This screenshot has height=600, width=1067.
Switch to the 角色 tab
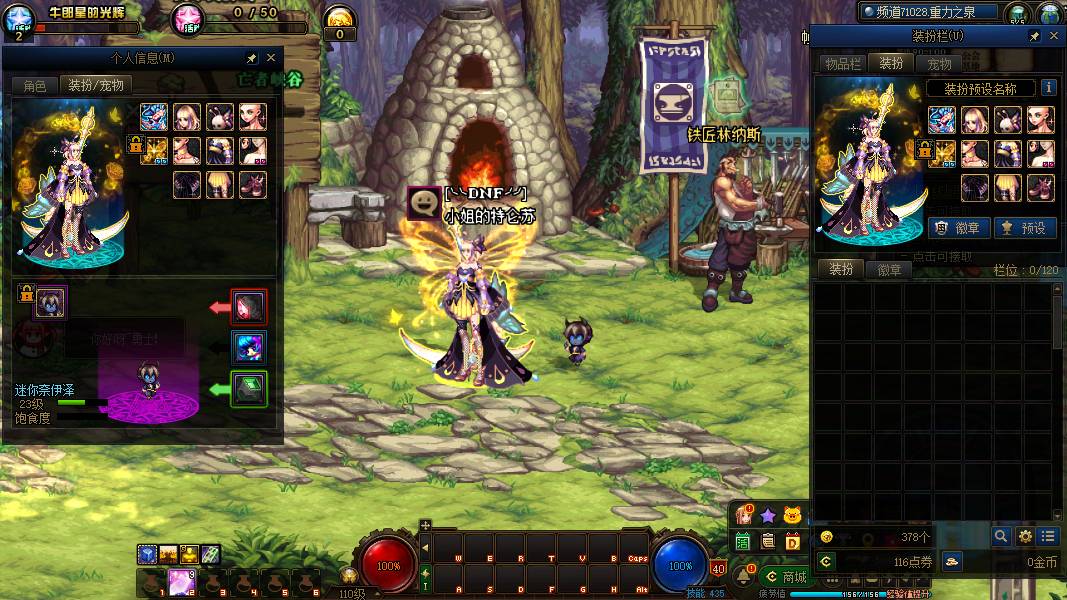click(x=35, y=86)
